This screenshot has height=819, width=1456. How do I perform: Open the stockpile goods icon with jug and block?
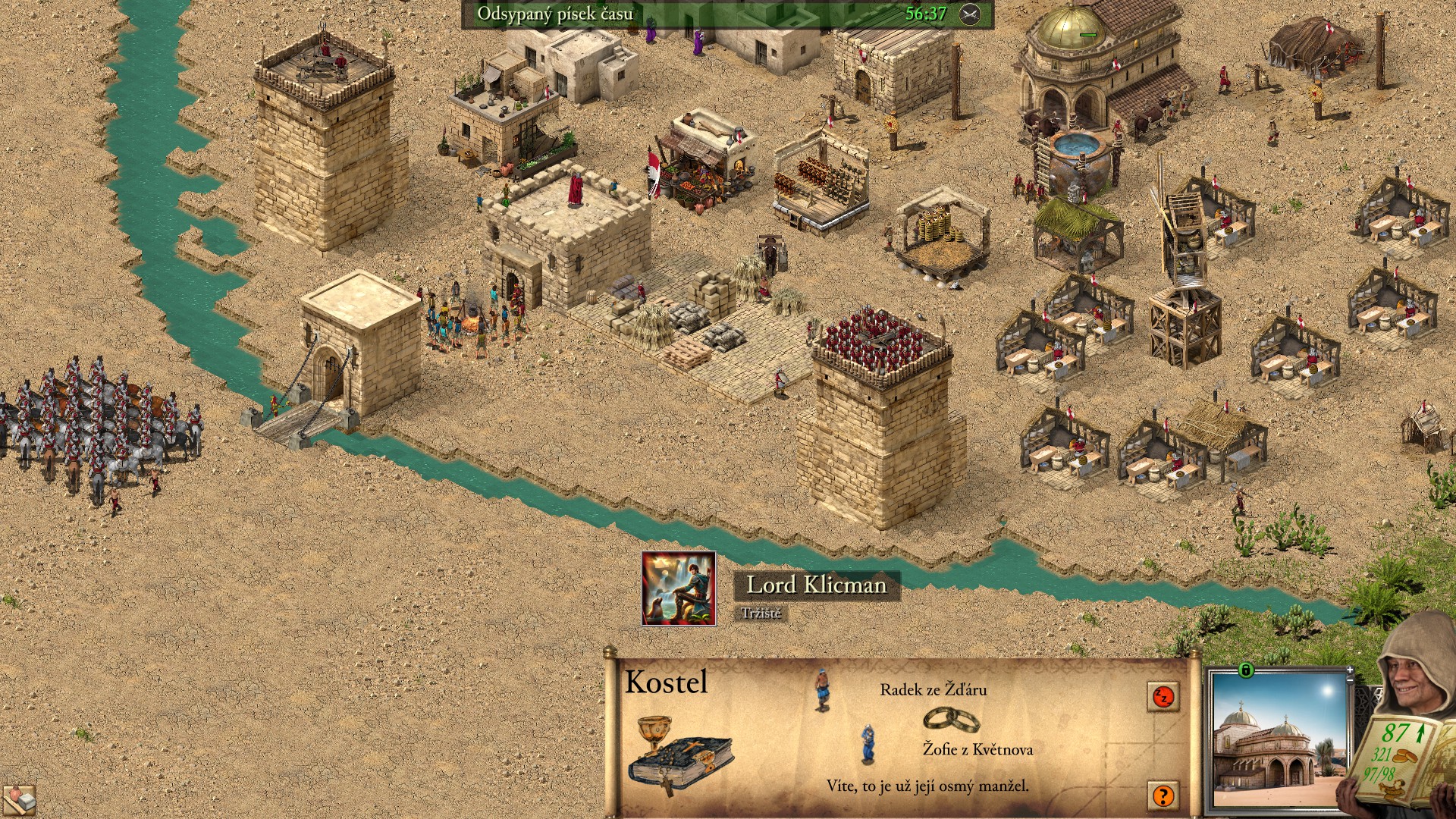[18, 801]
